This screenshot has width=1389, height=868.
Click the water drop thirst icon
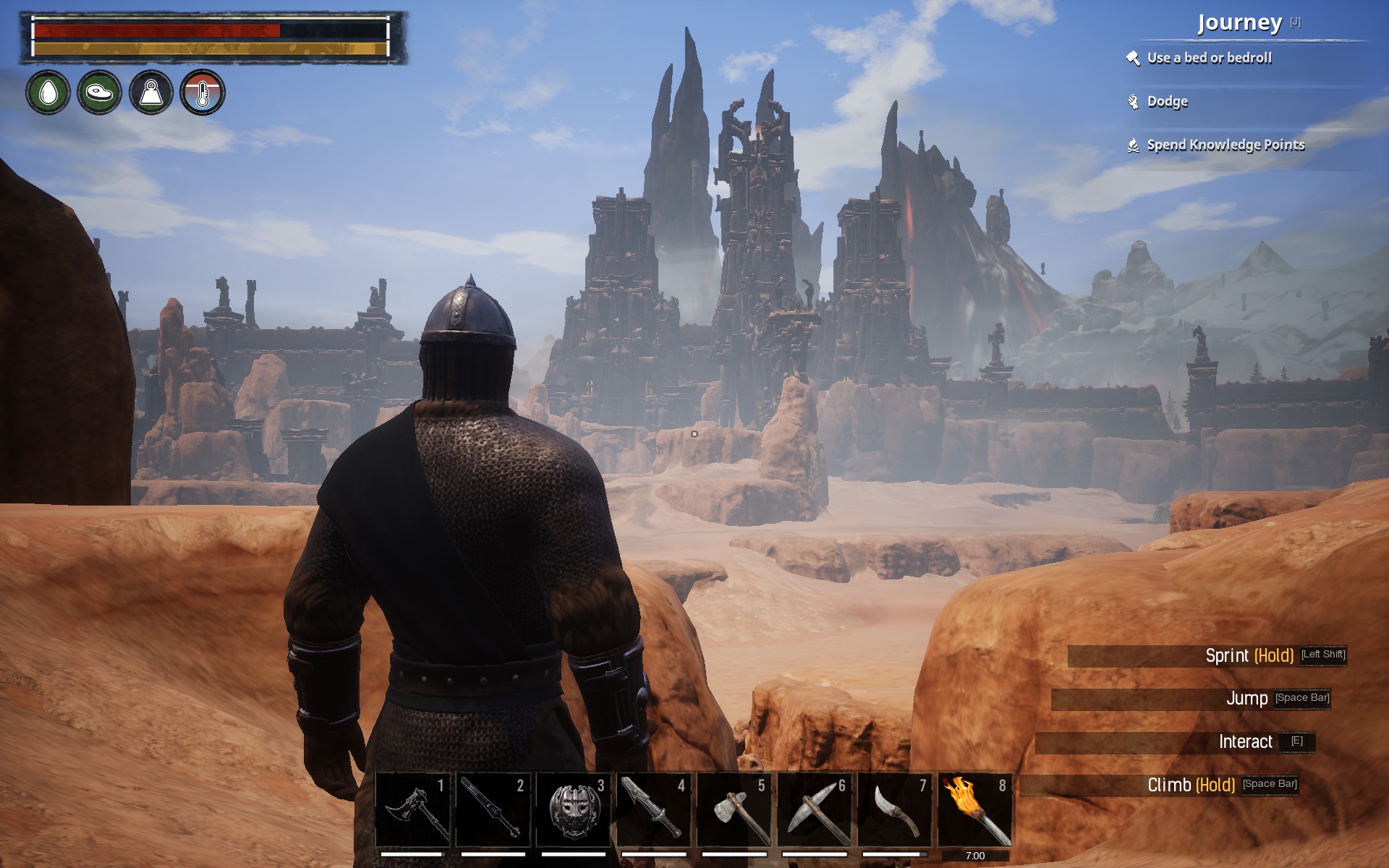coord(48,93)
